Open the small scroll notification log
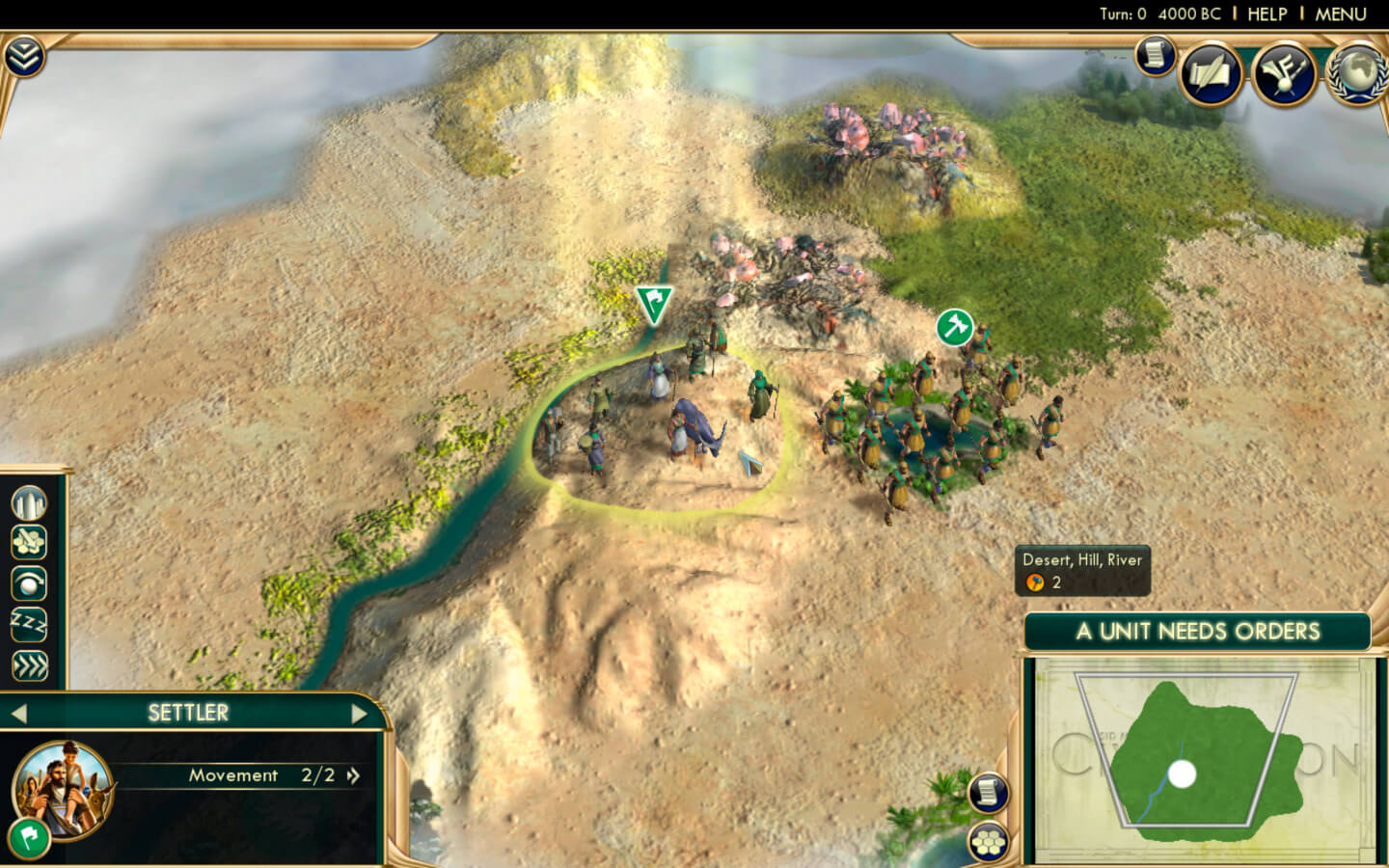1389x868 pixels. coord(1154,56)
